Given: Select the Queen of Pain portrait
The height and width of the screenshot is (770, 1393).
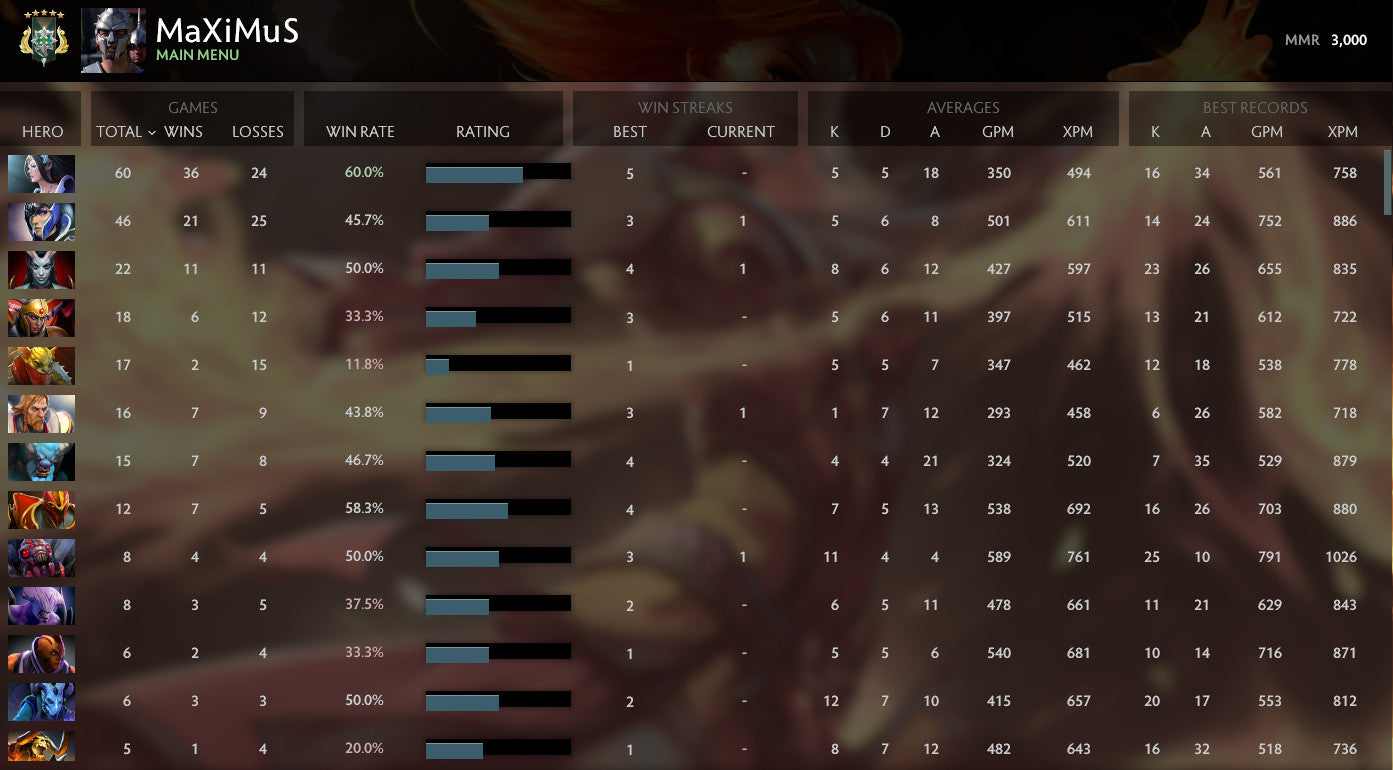Looking at the screenshot, I should 41,269.
